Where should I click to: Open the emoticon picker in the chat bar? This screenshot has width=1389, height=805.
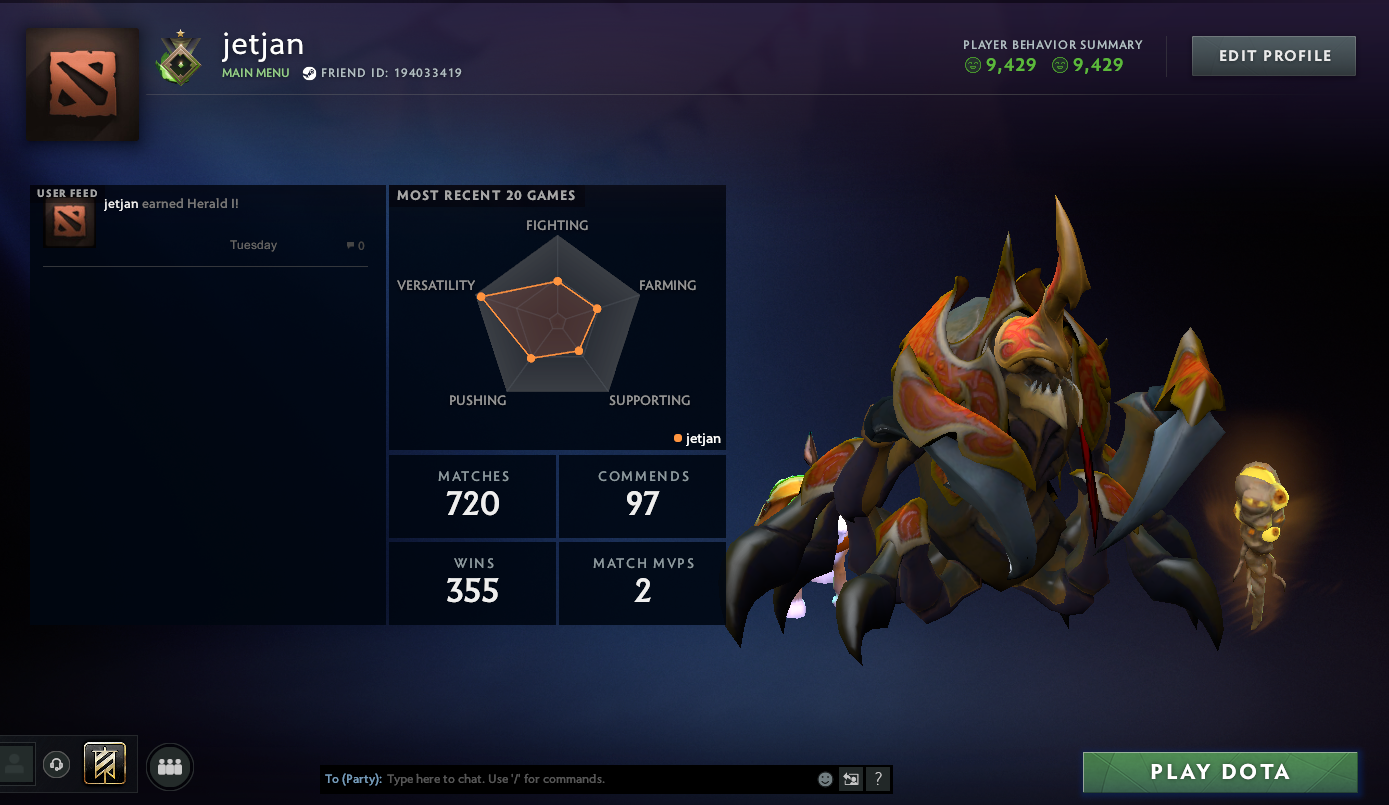click(825, 778)
